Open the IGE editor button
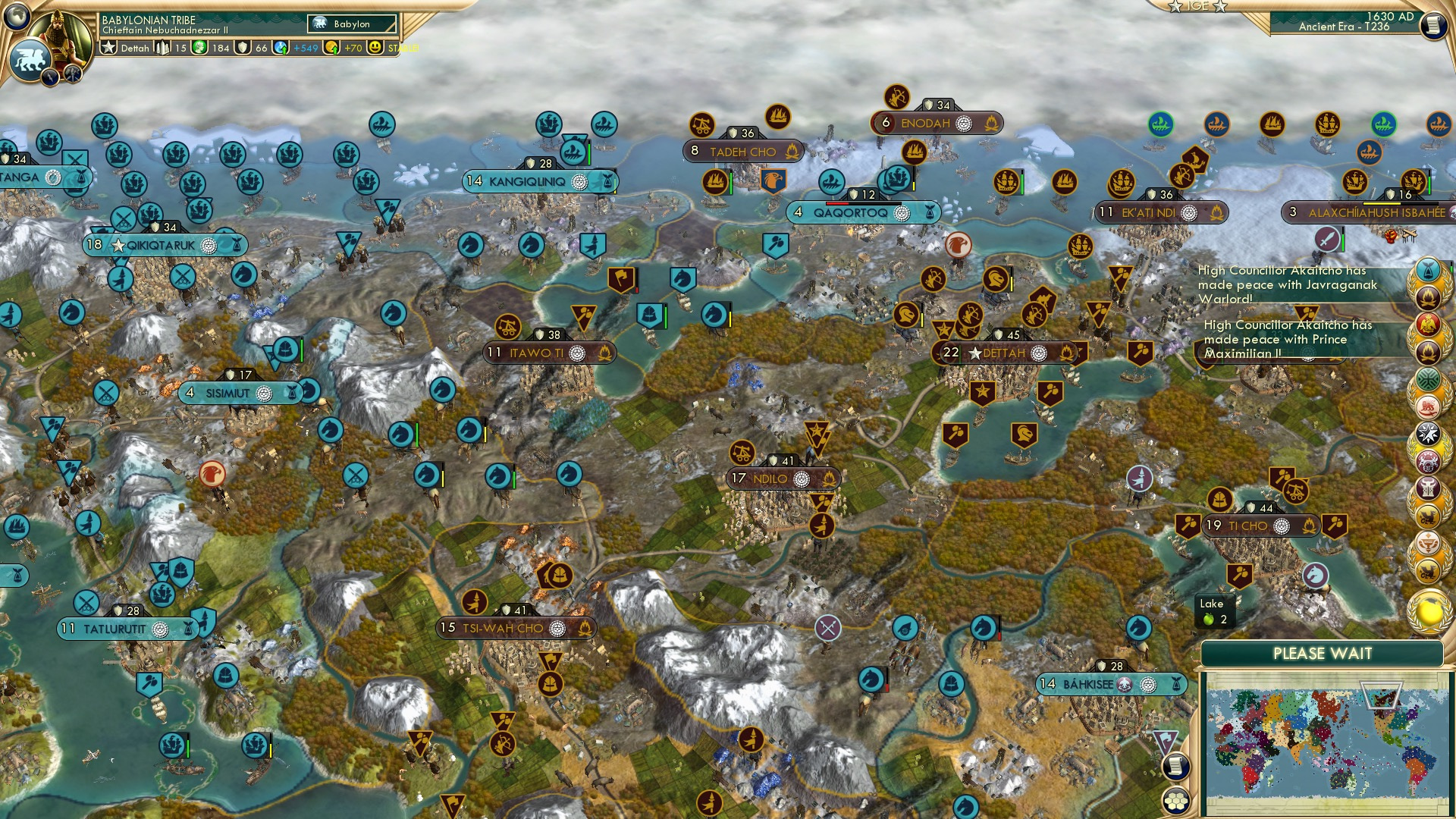 pos(1197,6)
